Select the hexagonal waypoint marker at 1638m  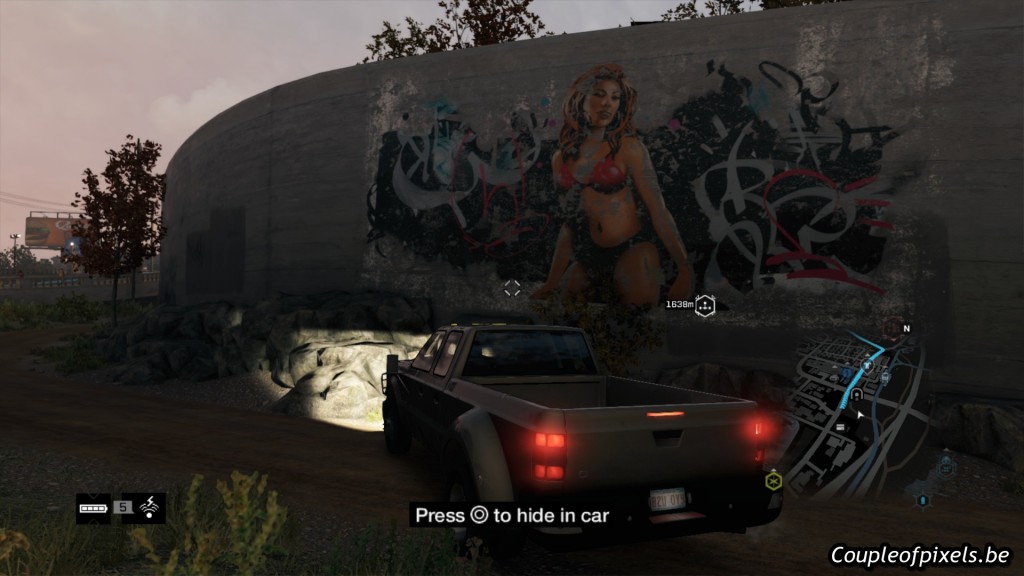pos(706,304)
